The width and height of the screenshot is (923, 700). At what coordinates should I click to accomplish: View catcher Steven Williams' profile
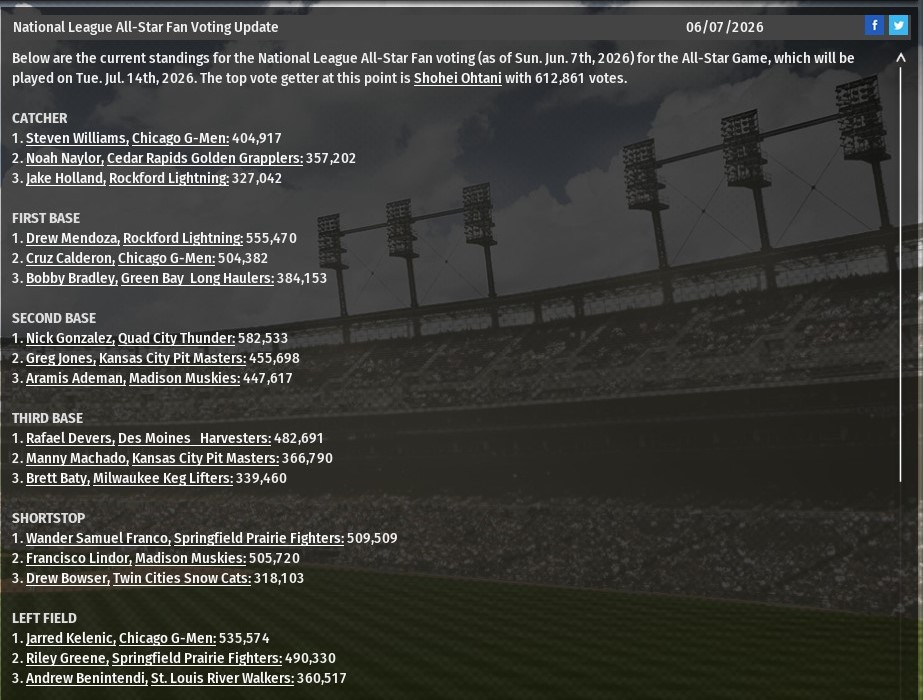point(76,138)
